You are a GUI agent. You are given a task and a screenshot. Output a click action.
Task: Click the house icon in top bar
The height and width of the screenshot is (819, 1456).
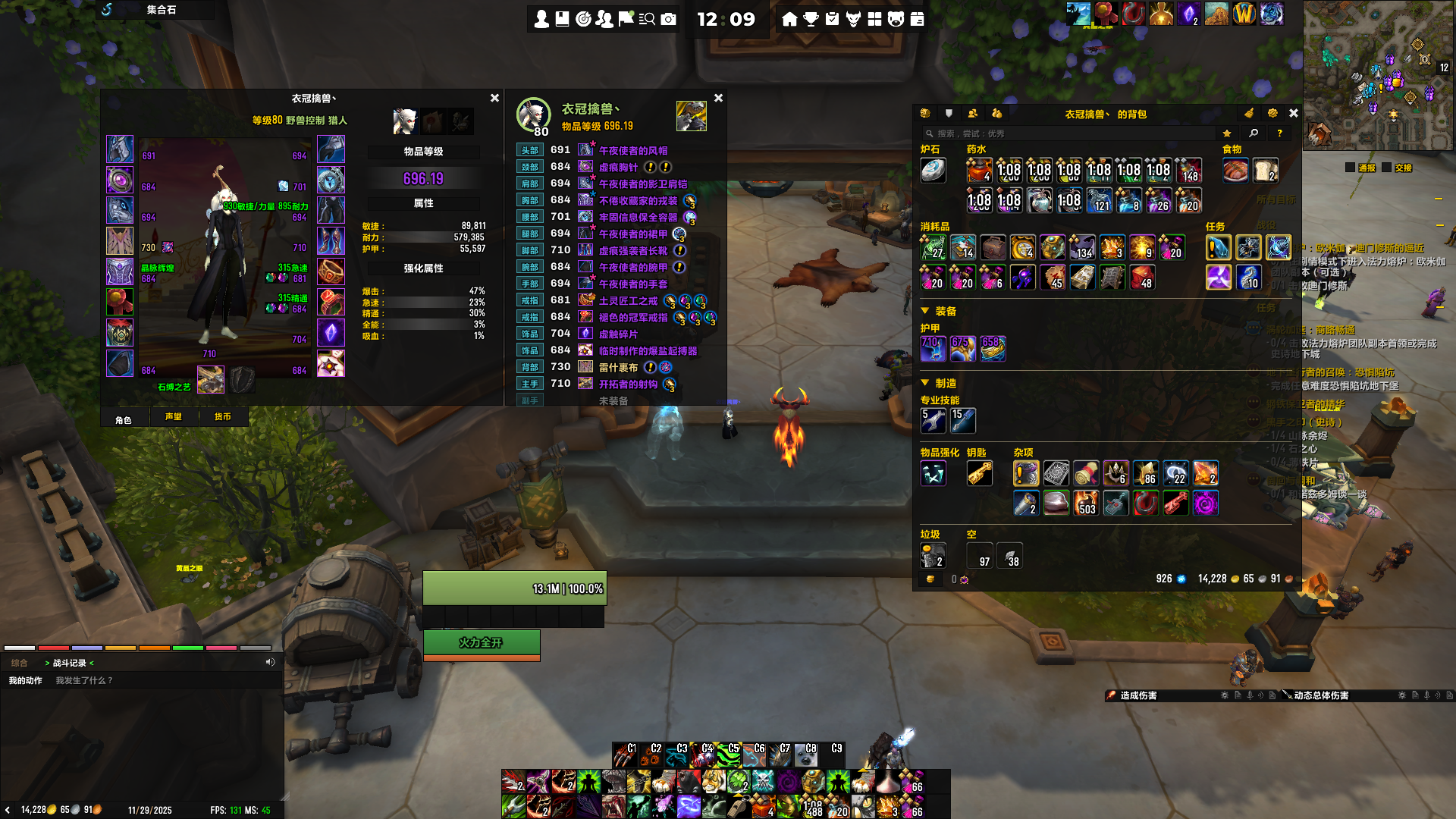coord(789,19)
